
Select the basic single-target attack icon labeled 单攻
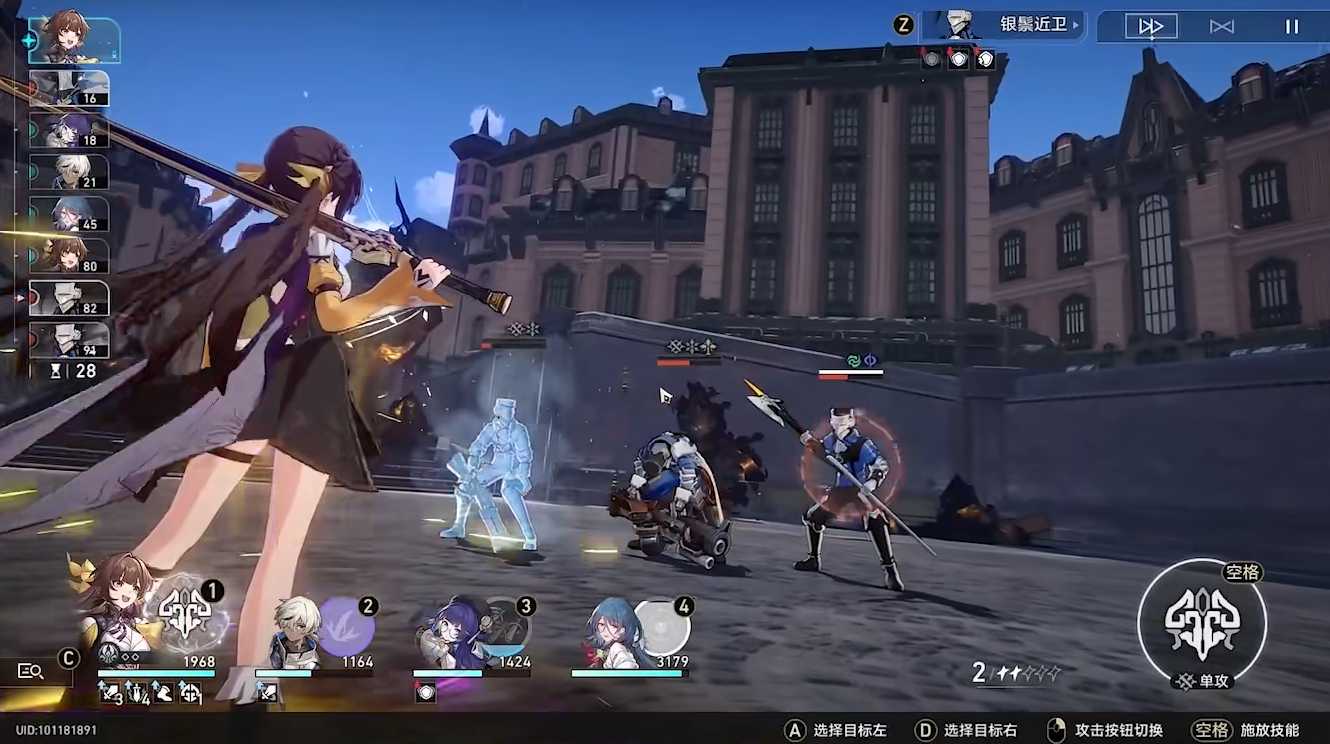point(1200,625)
